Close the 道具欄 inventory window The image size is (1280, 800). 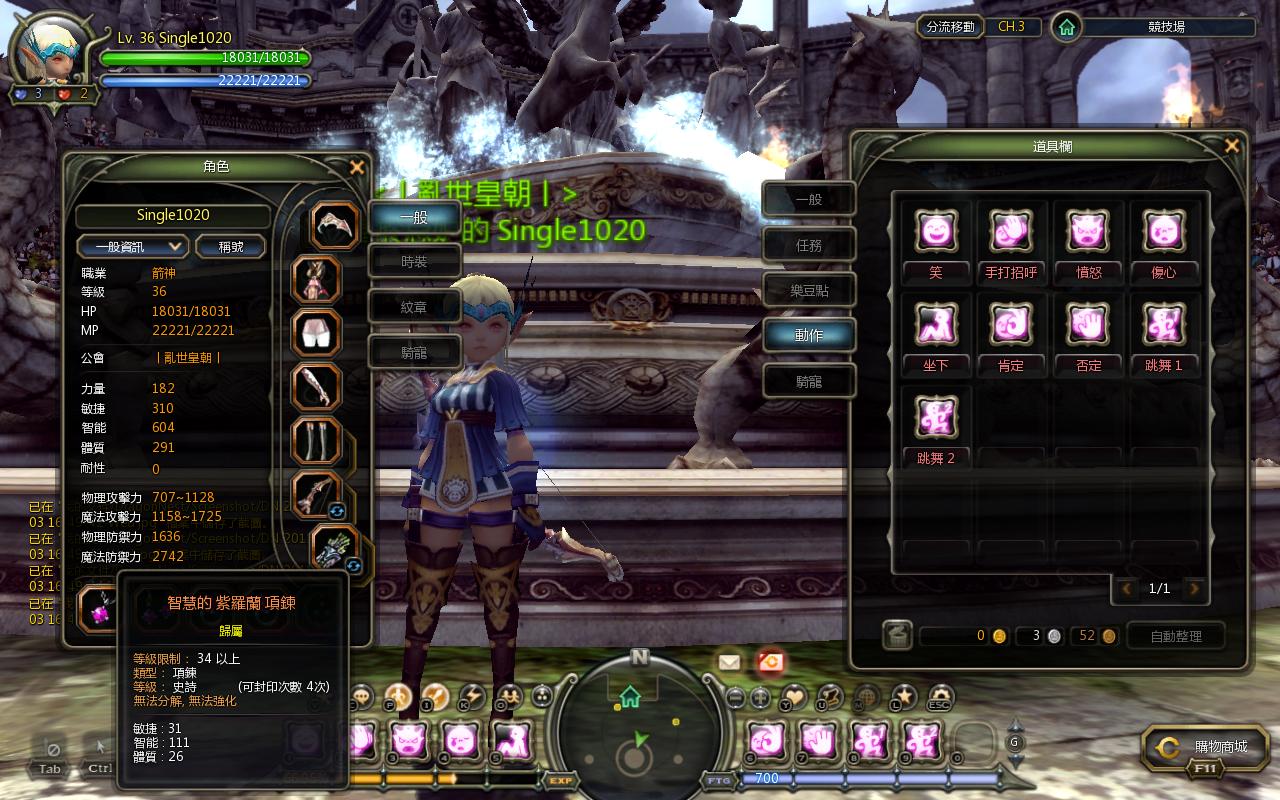1231,147
